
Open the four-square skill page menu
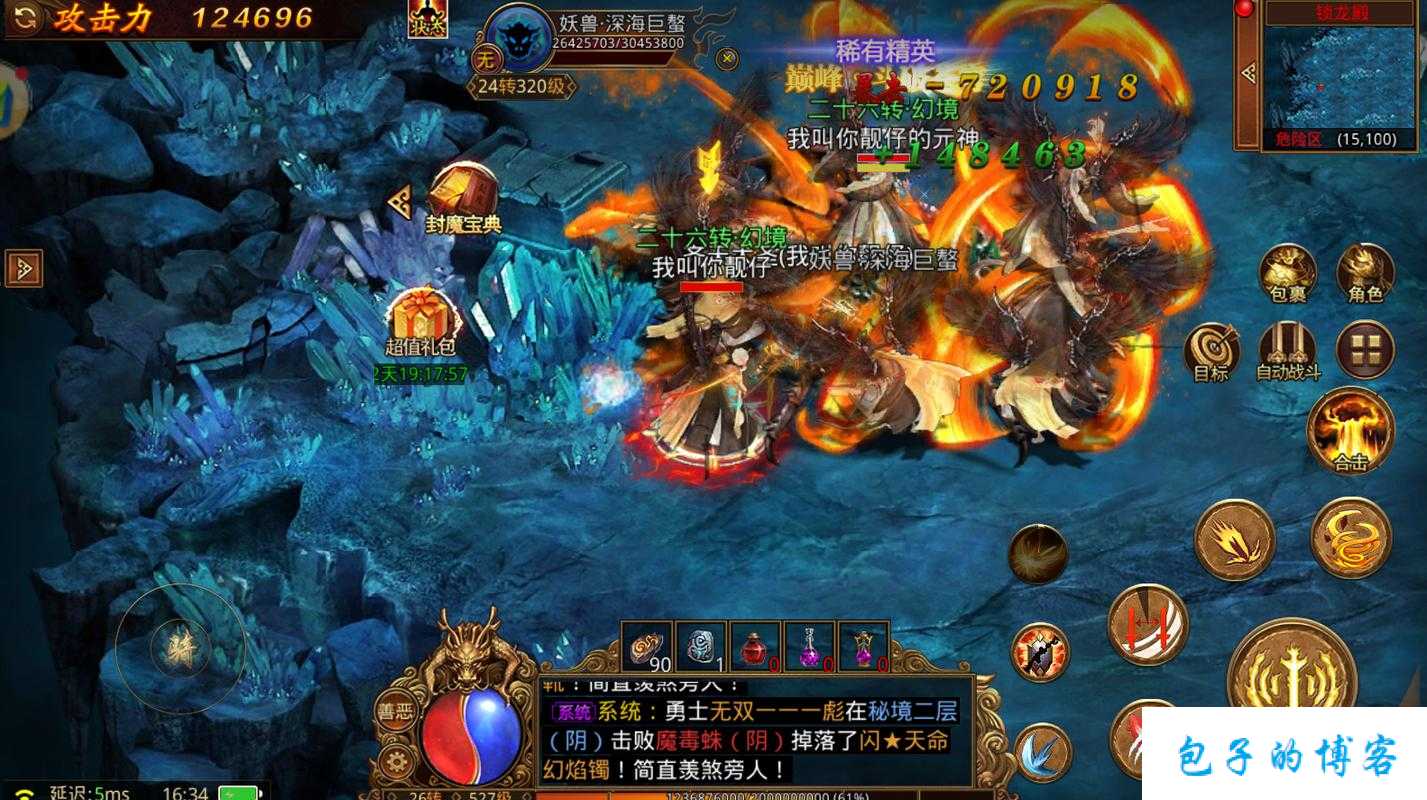coord(1364,350)
